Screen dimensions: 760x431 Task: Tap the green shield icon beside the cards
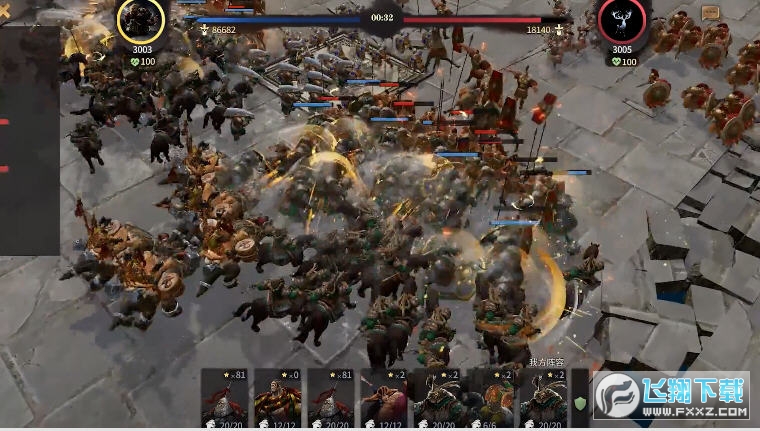(579, 403)
